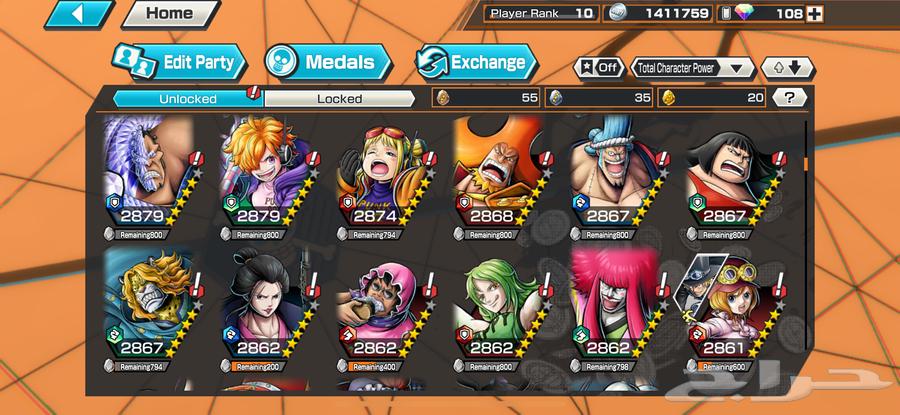Open the Edit Party menu
This screenshot has width=900, height=415.
click(179, 62)
